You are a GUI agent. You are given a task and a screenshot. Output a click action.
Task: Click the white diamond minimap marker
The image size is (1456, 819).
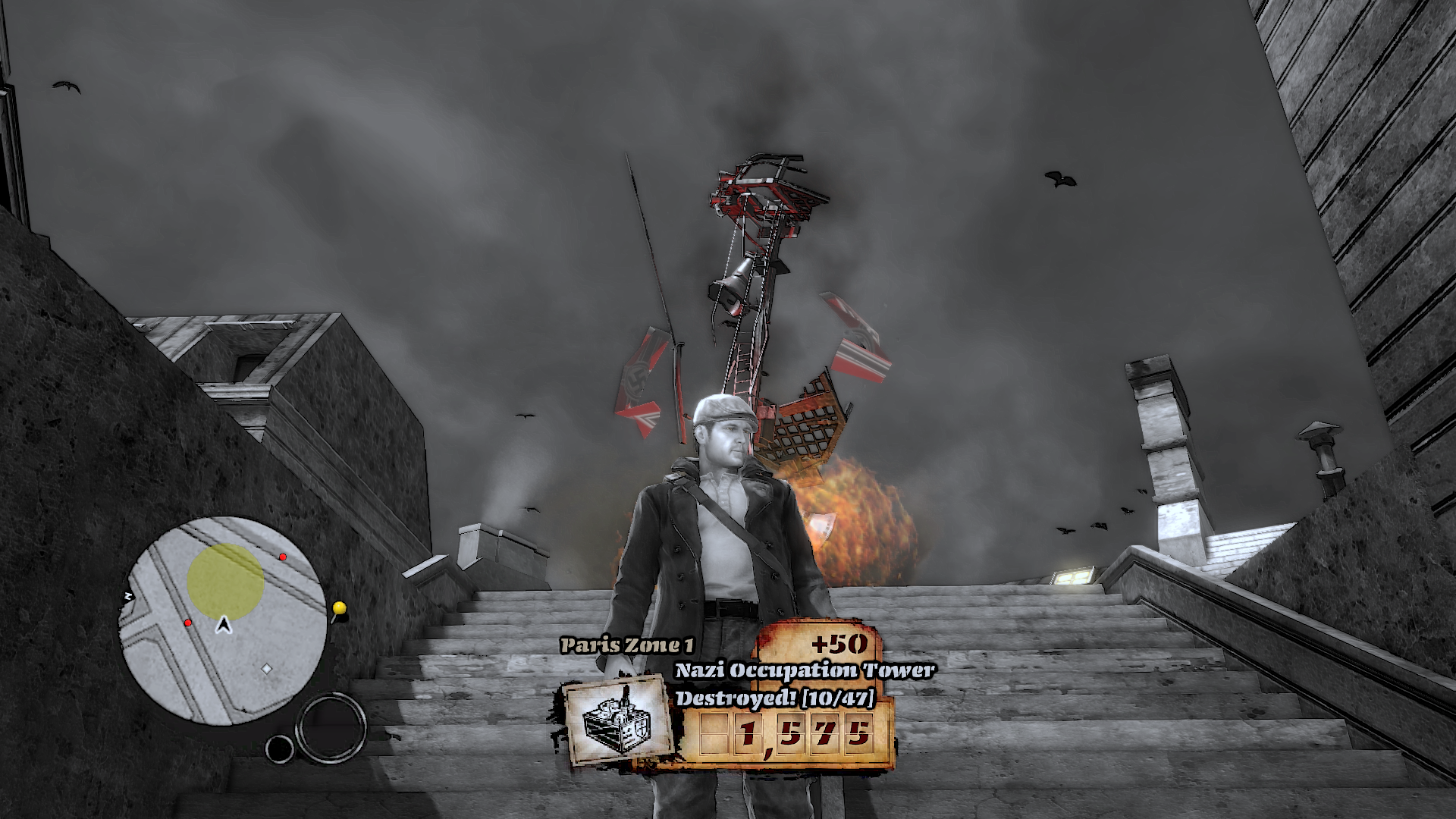click(266, 669)
